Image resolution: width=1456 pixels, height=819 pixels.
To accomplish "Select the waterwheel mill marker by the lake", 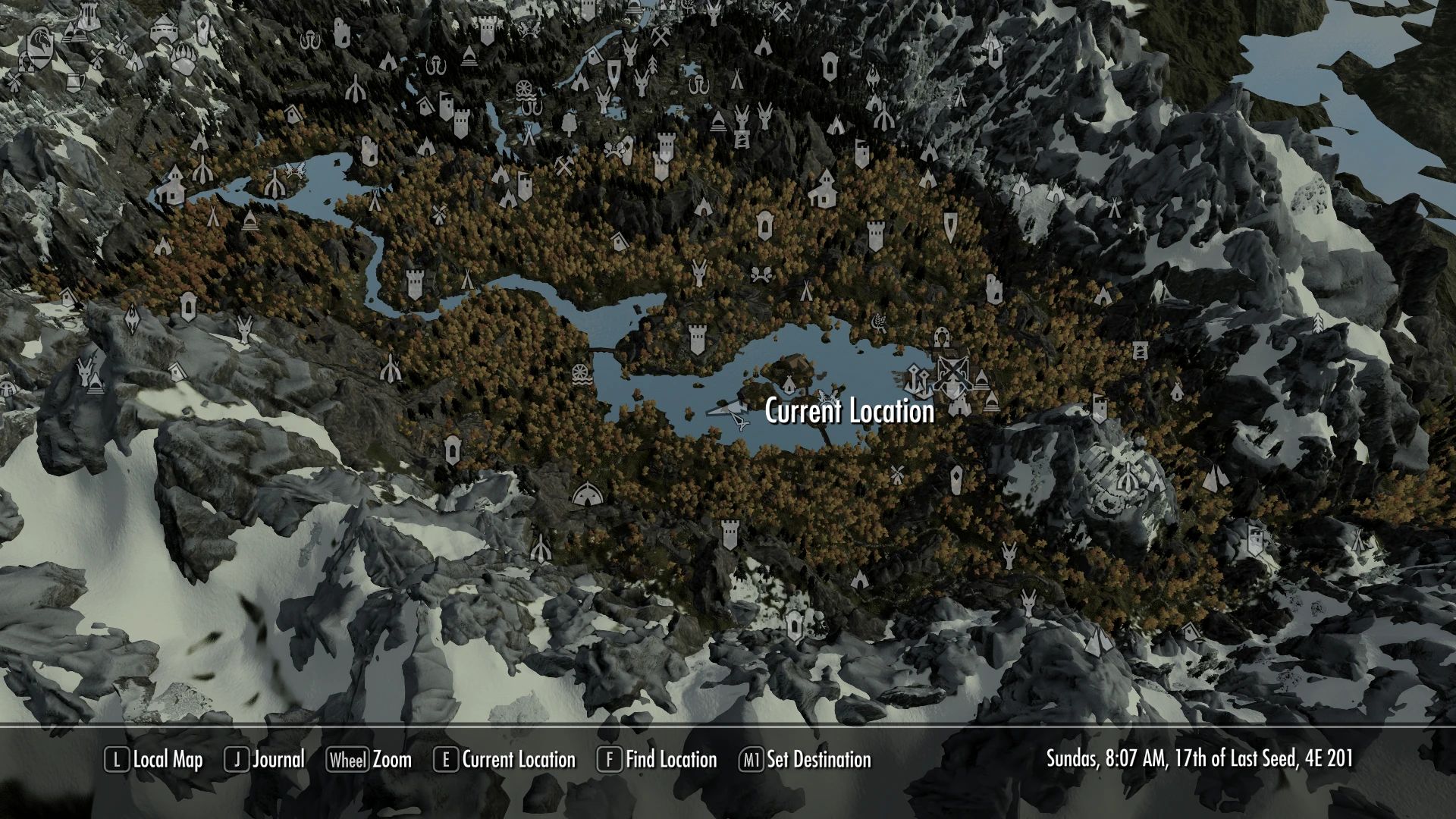I will [x=580, y=375].
